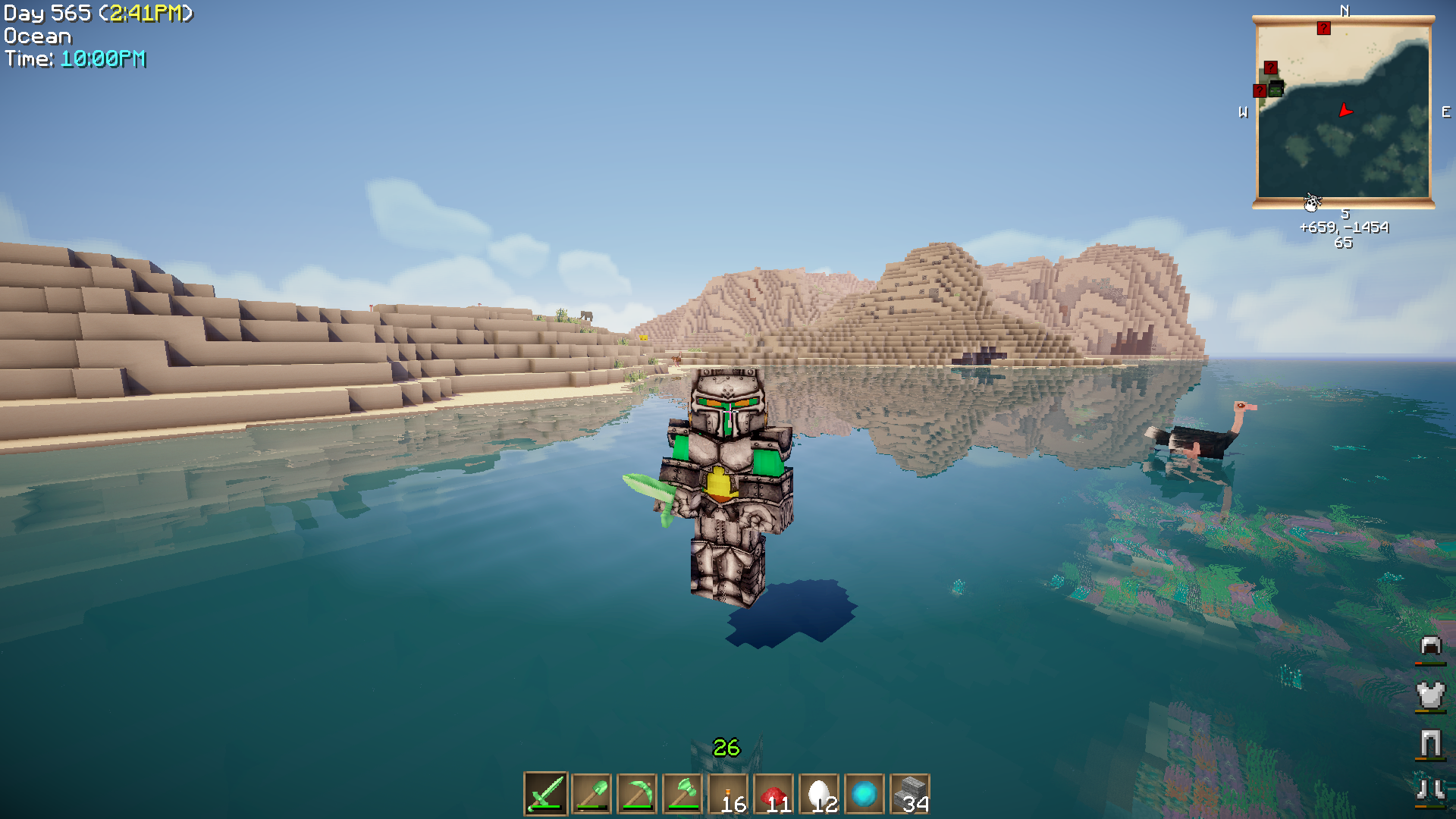Choose the egg stack in the hotbar

[x=819, y=794]
